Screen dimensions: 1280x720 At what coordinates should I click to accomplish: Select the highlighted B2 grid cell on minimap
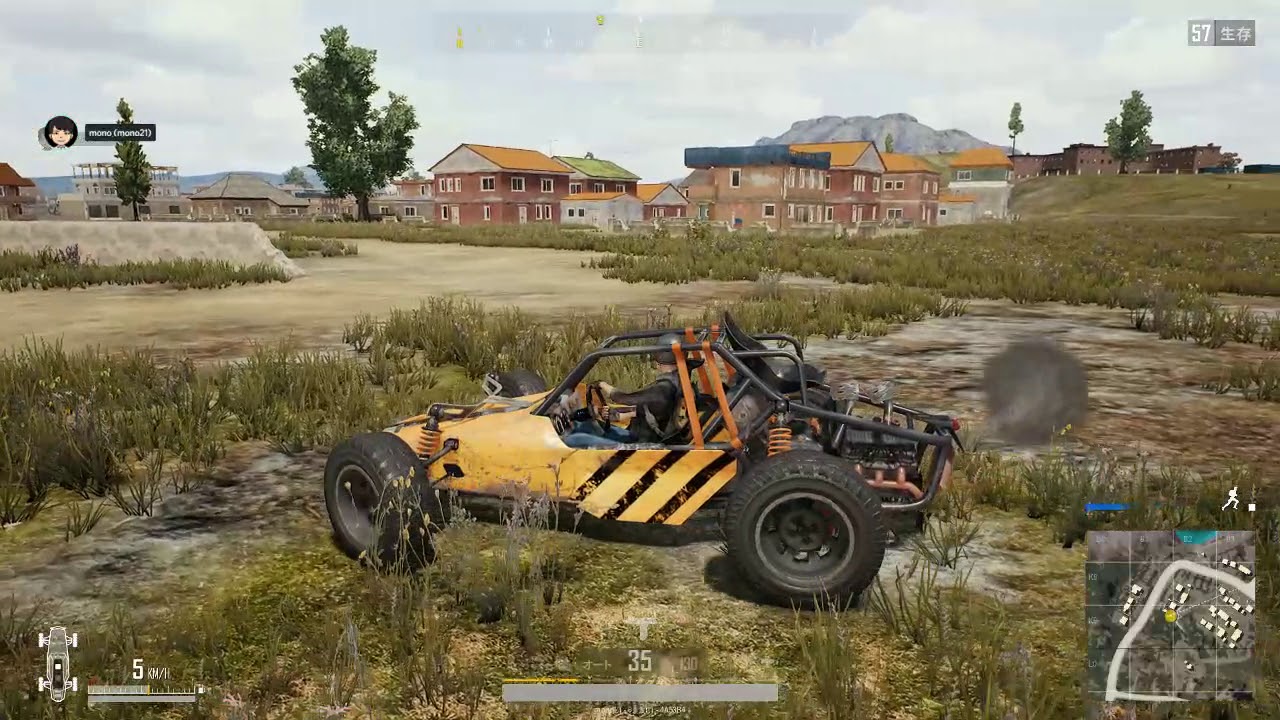[x=1193, y=538]
